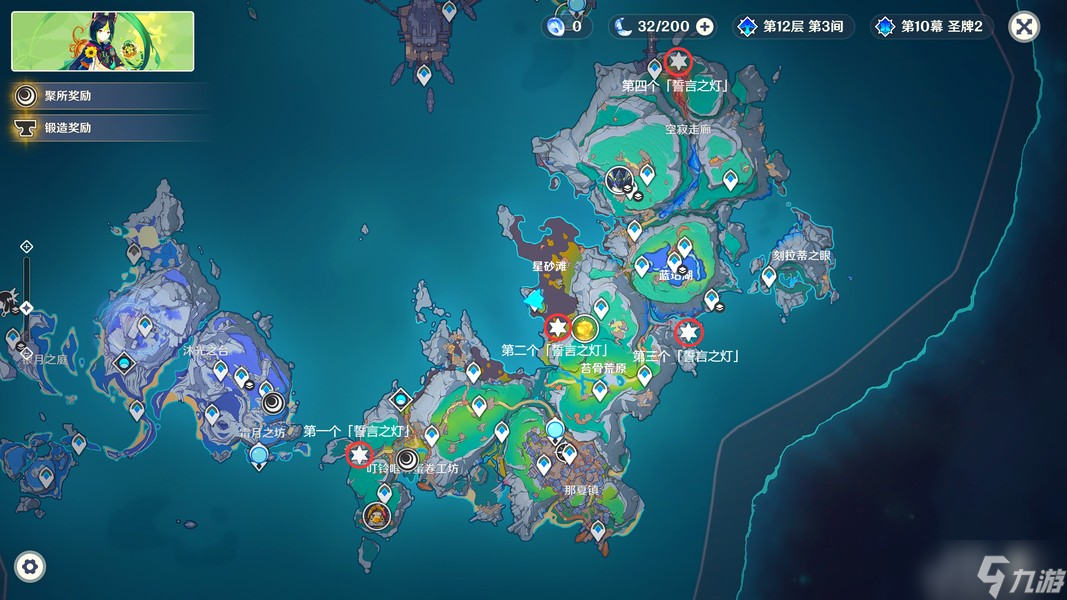Select the waypoint on 刻拉蒂之眼 island

(769, 276)
